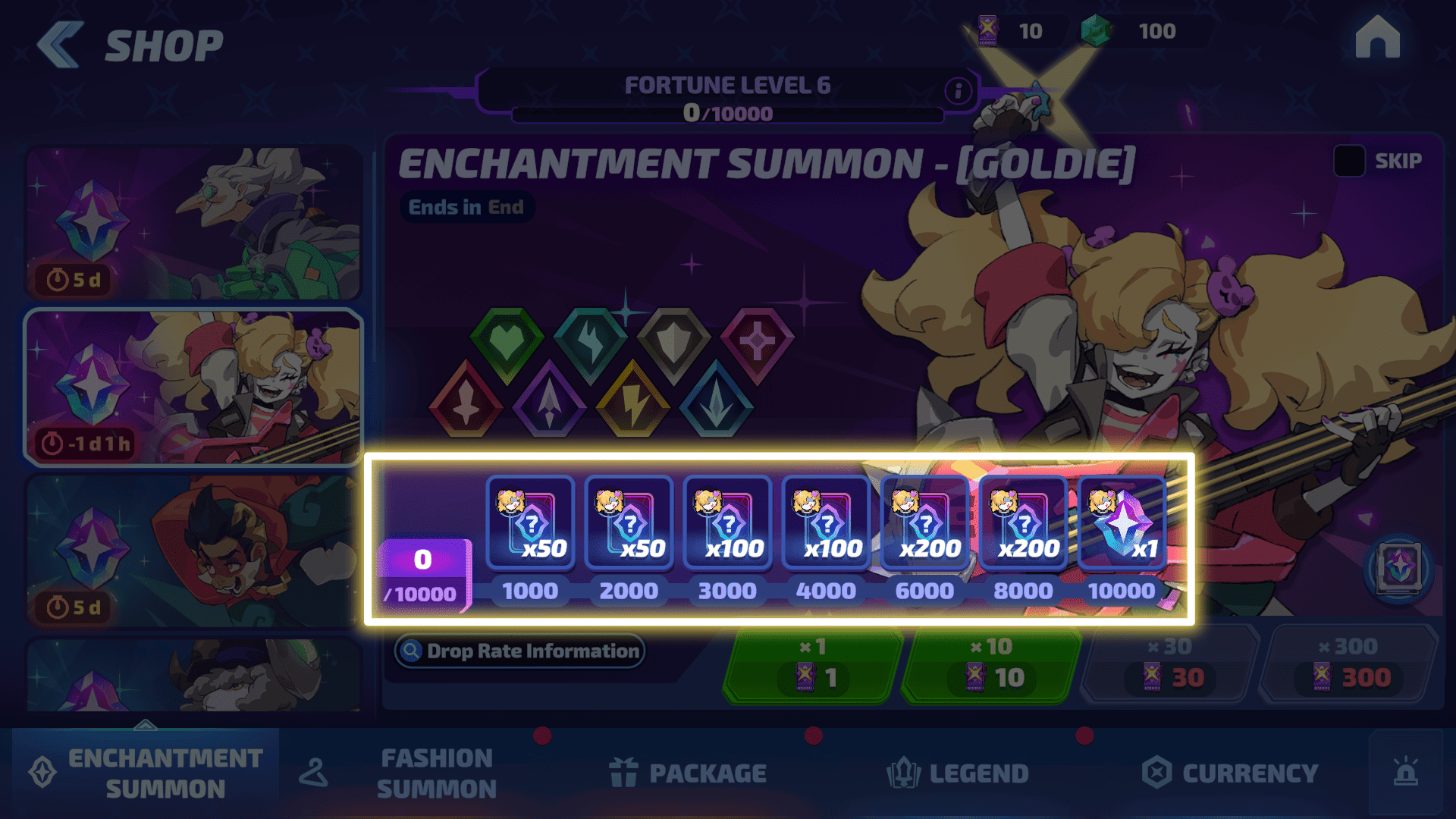Switch to the Fashion Summon tab
Screen dimensions: 1456x819
(x=436, y=773)
